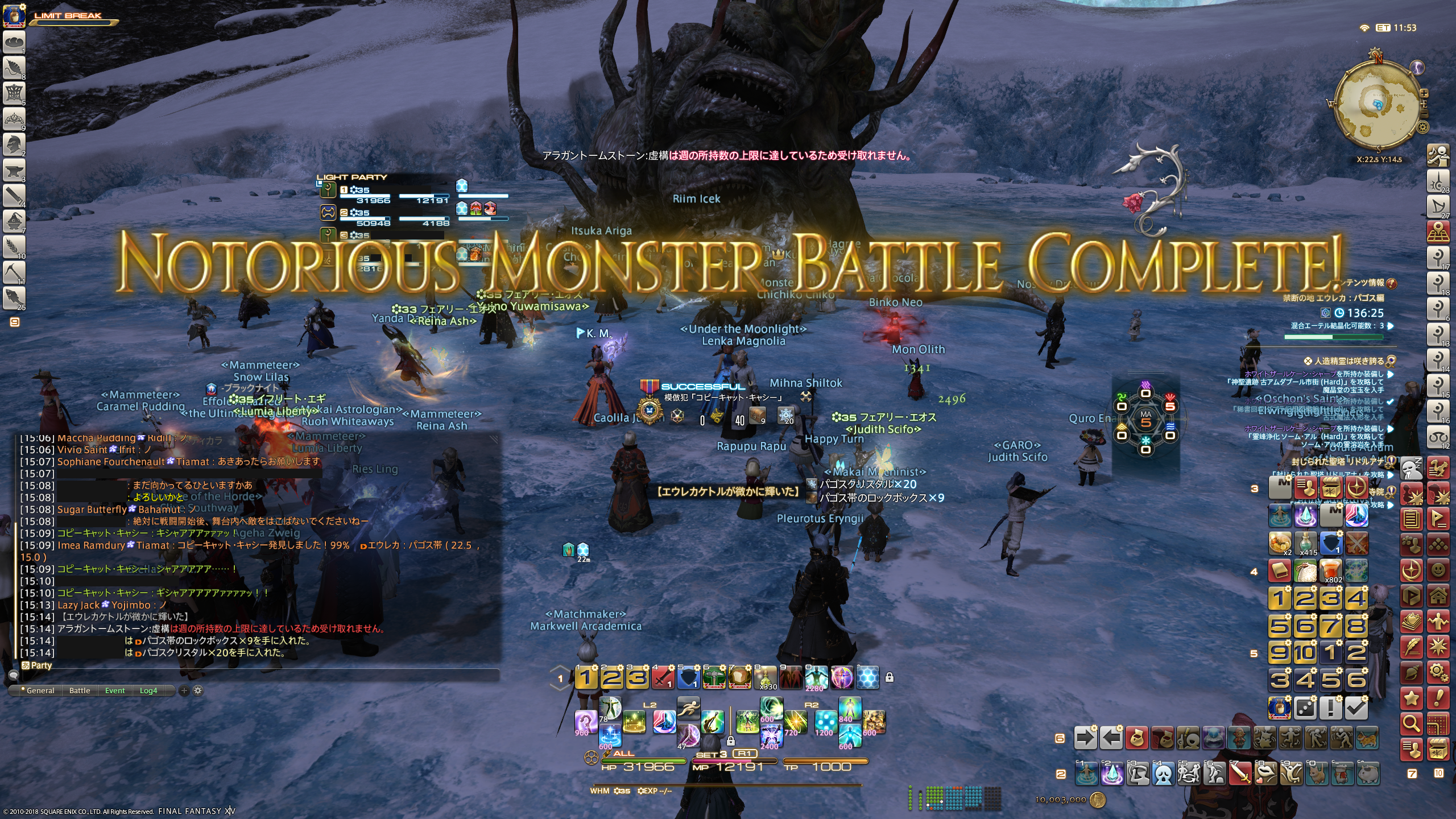Open the Event chat log tab
Image resolution: width=1456 pixels, height=819 pixels.
tap(115, 690)
